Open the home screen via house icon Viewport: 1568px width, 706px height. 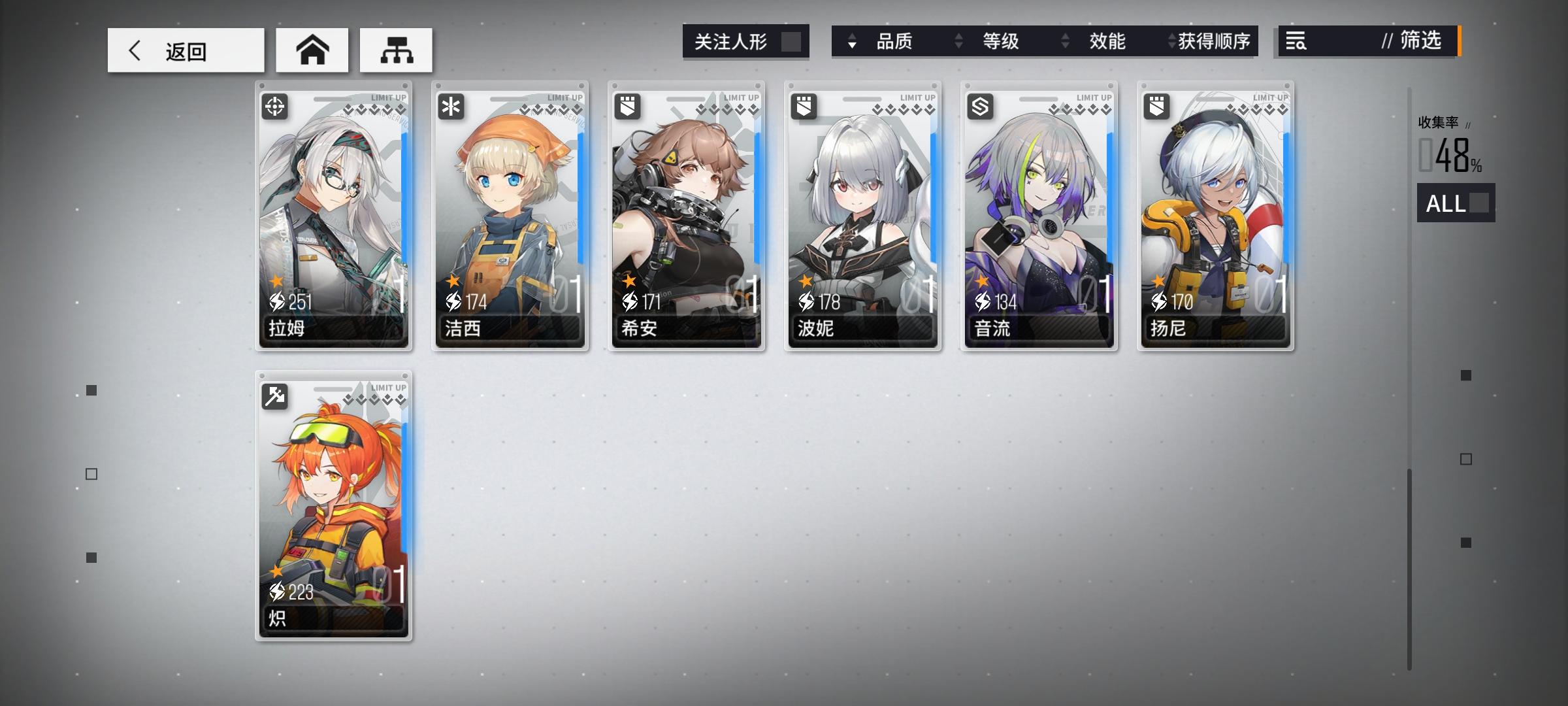(x=312, y=49)
